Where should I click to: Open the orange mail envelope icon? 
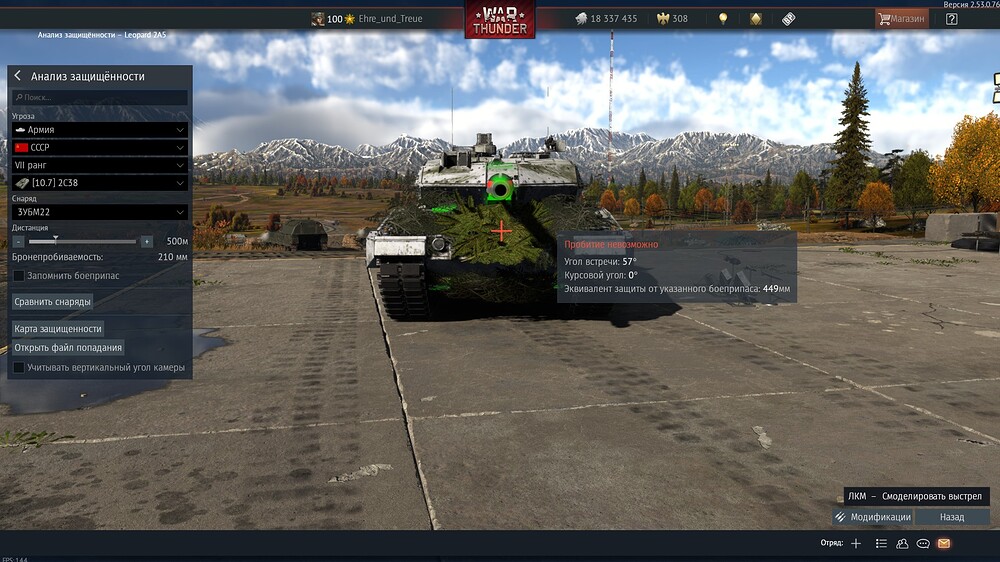[x=943, y=543]
